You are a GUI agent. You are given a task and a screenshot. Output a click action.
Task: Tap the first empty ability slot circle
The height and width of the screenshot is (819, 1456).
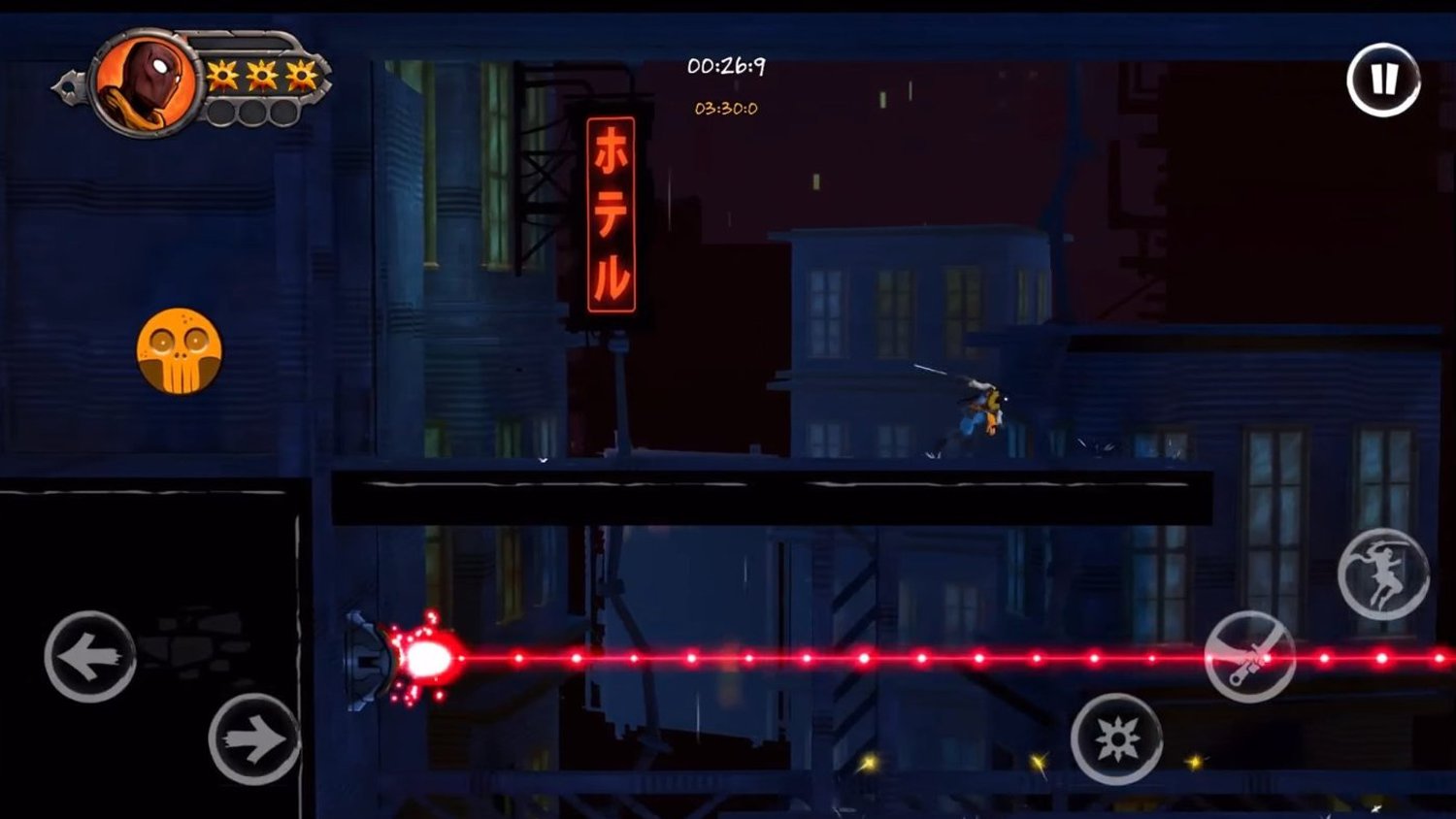(x=223, y=113)
